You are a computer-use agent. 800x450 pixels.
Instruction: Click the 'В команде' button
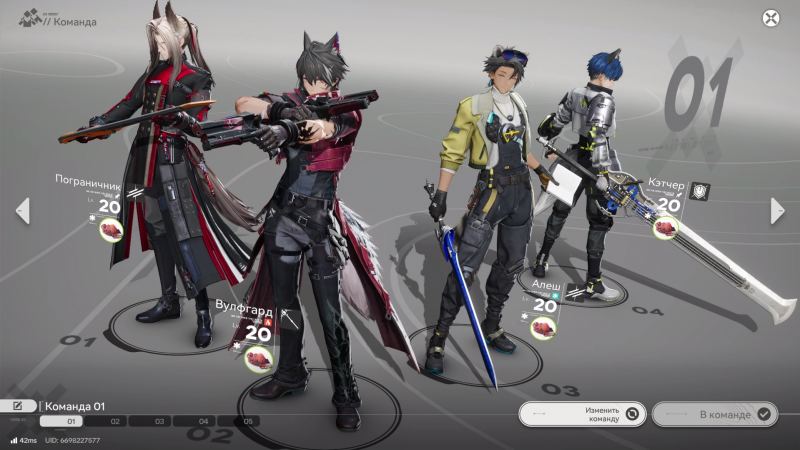coord(714,413)
